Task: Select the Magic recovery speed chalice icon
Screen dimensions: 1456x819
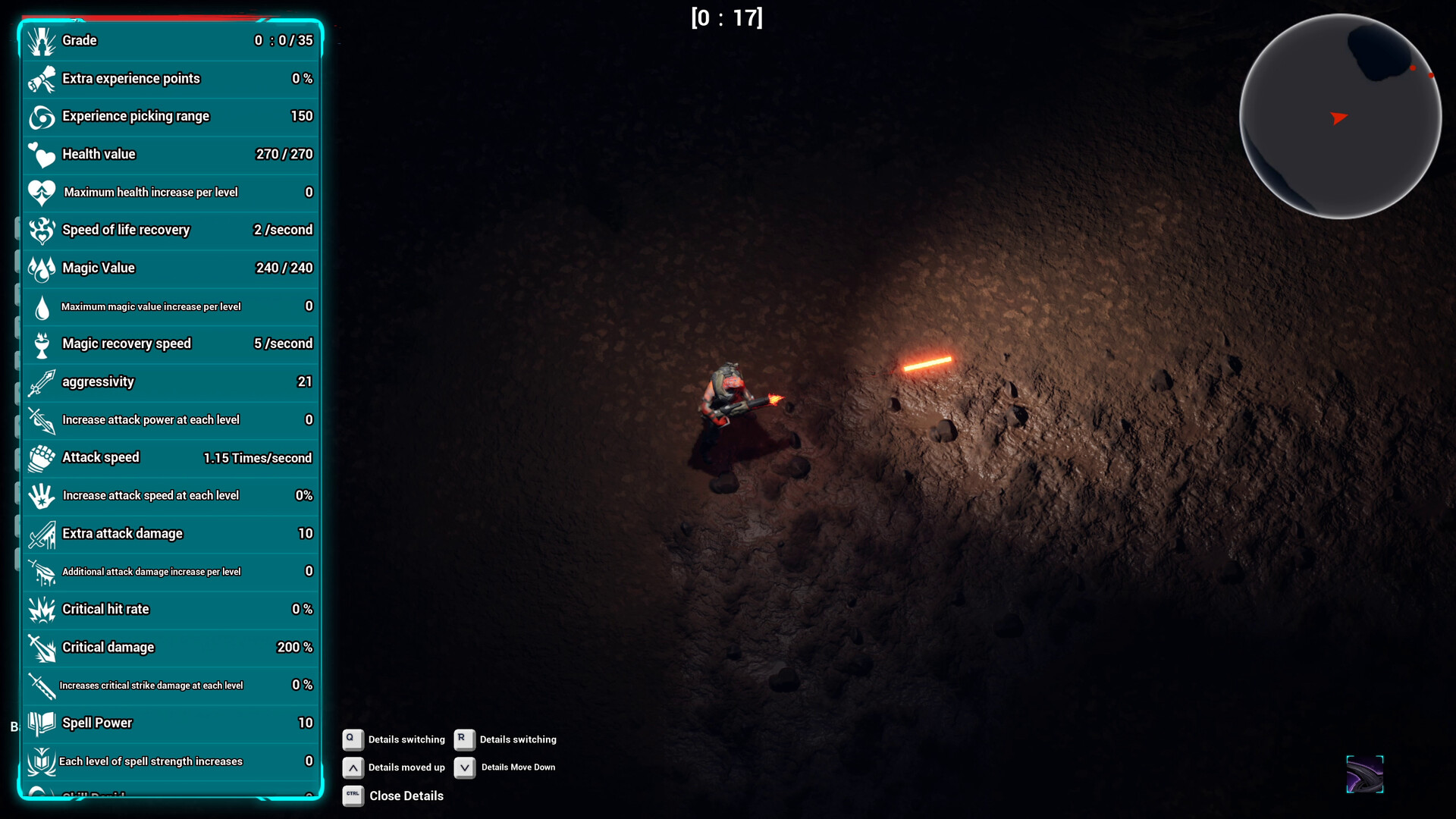Action: tap(42, 344)
